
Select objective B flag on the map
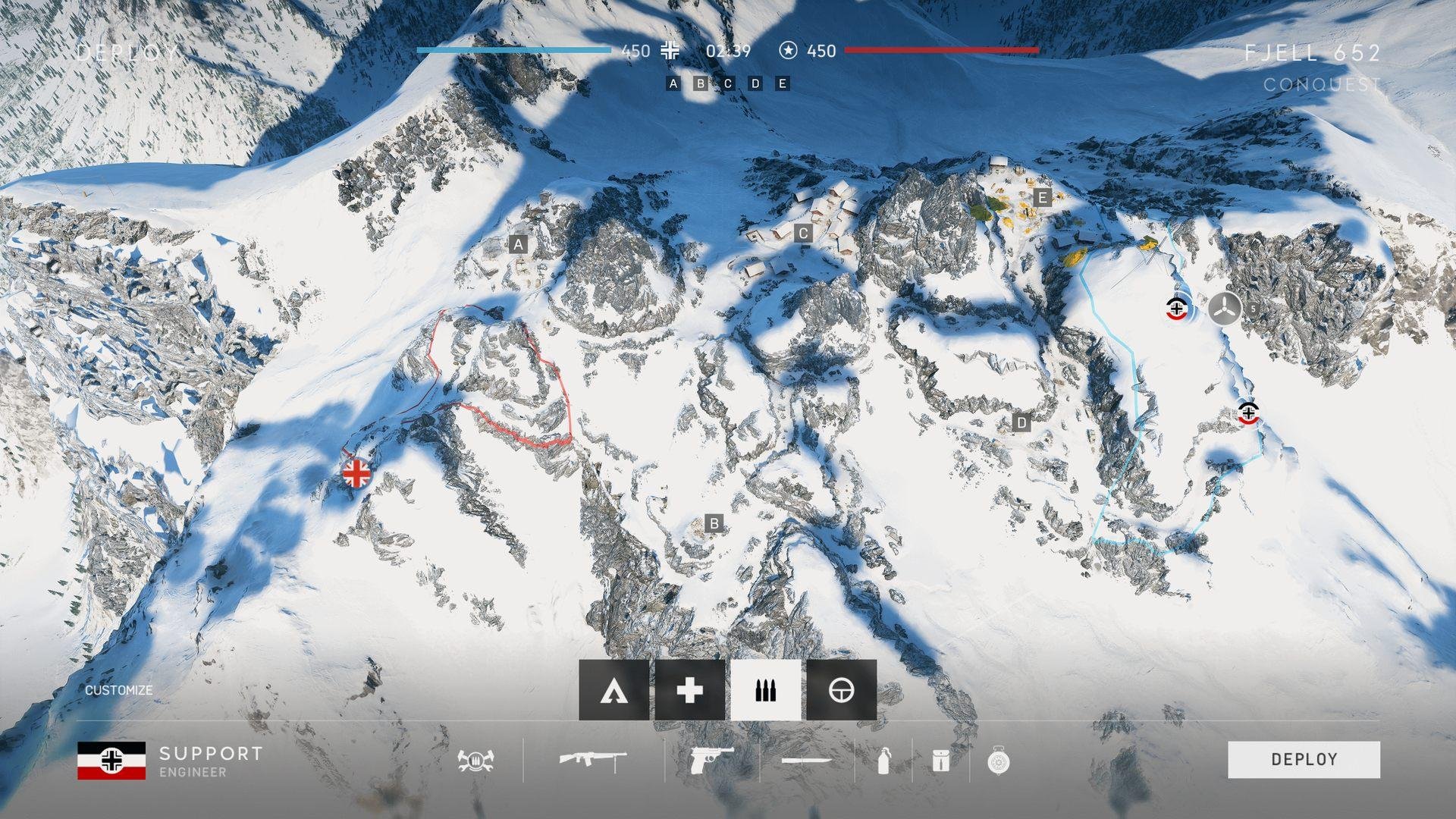coord(713,523)
